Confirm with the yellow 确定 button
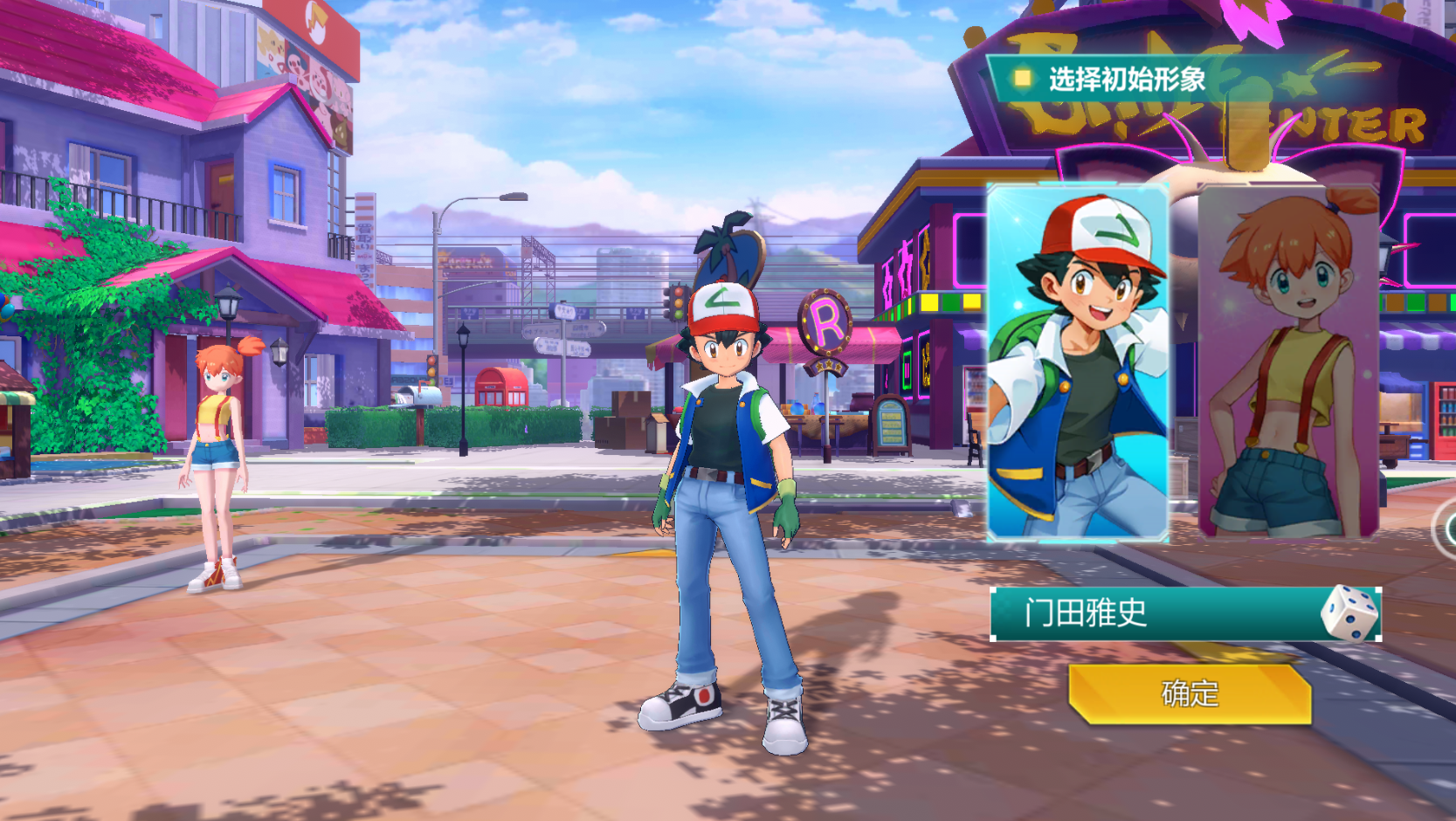The height and width of the screenshot is (821, 1456). [1190, 694]
